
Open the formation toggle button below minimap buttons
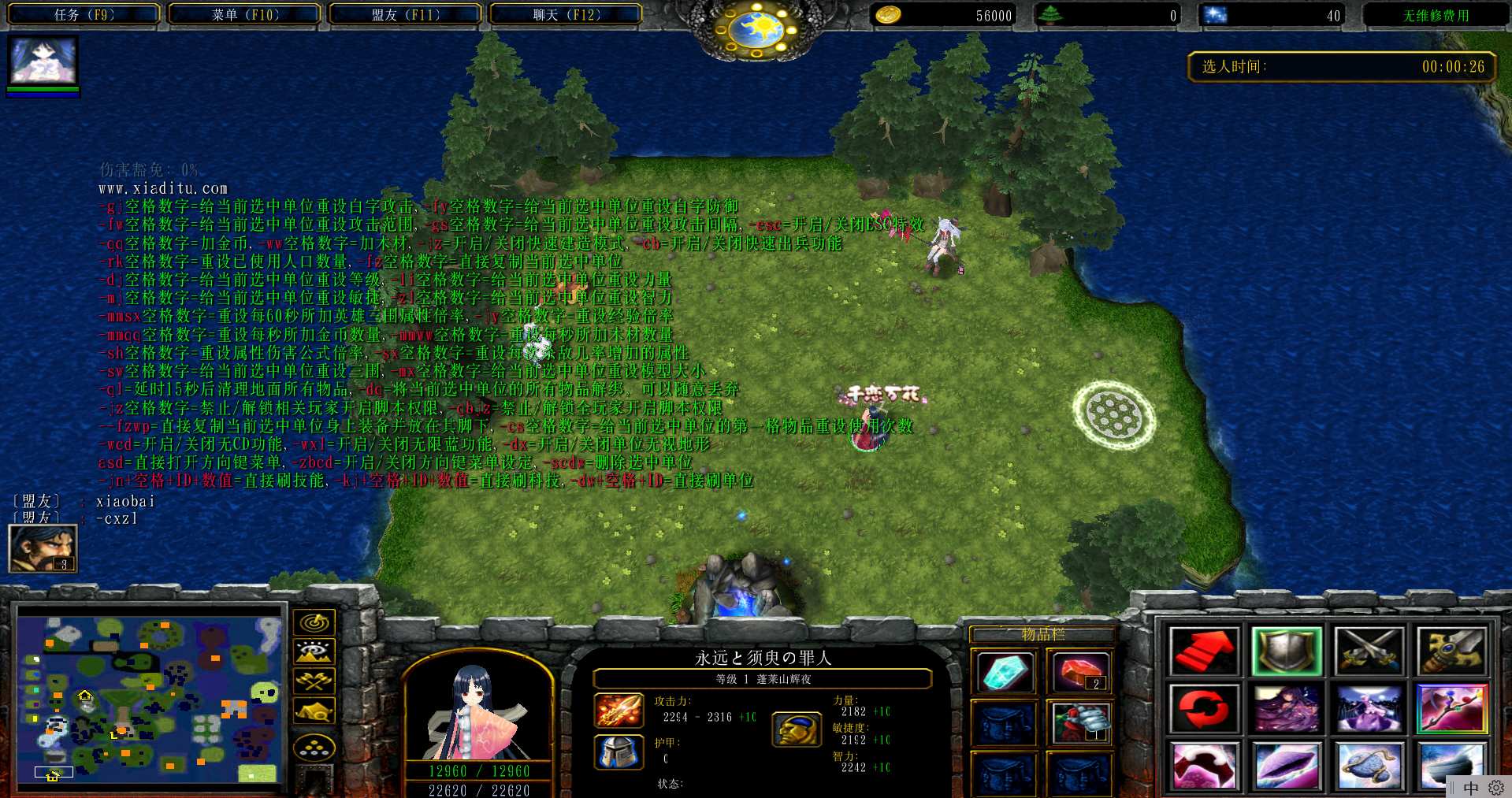[314, 746]
